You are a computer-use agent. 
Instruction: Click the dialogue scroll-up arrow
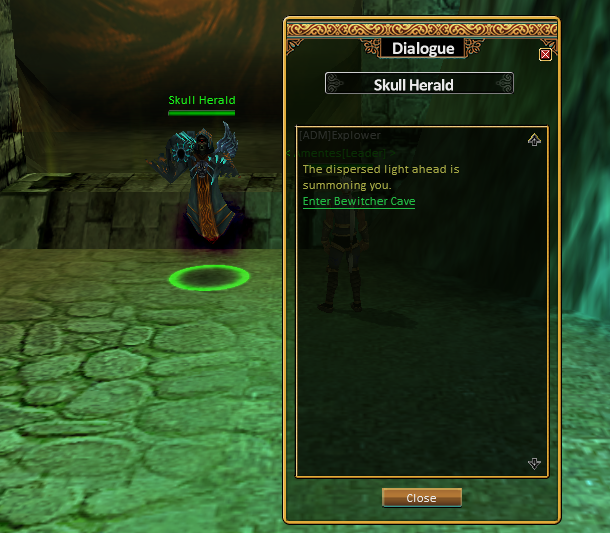click(534, 140)
